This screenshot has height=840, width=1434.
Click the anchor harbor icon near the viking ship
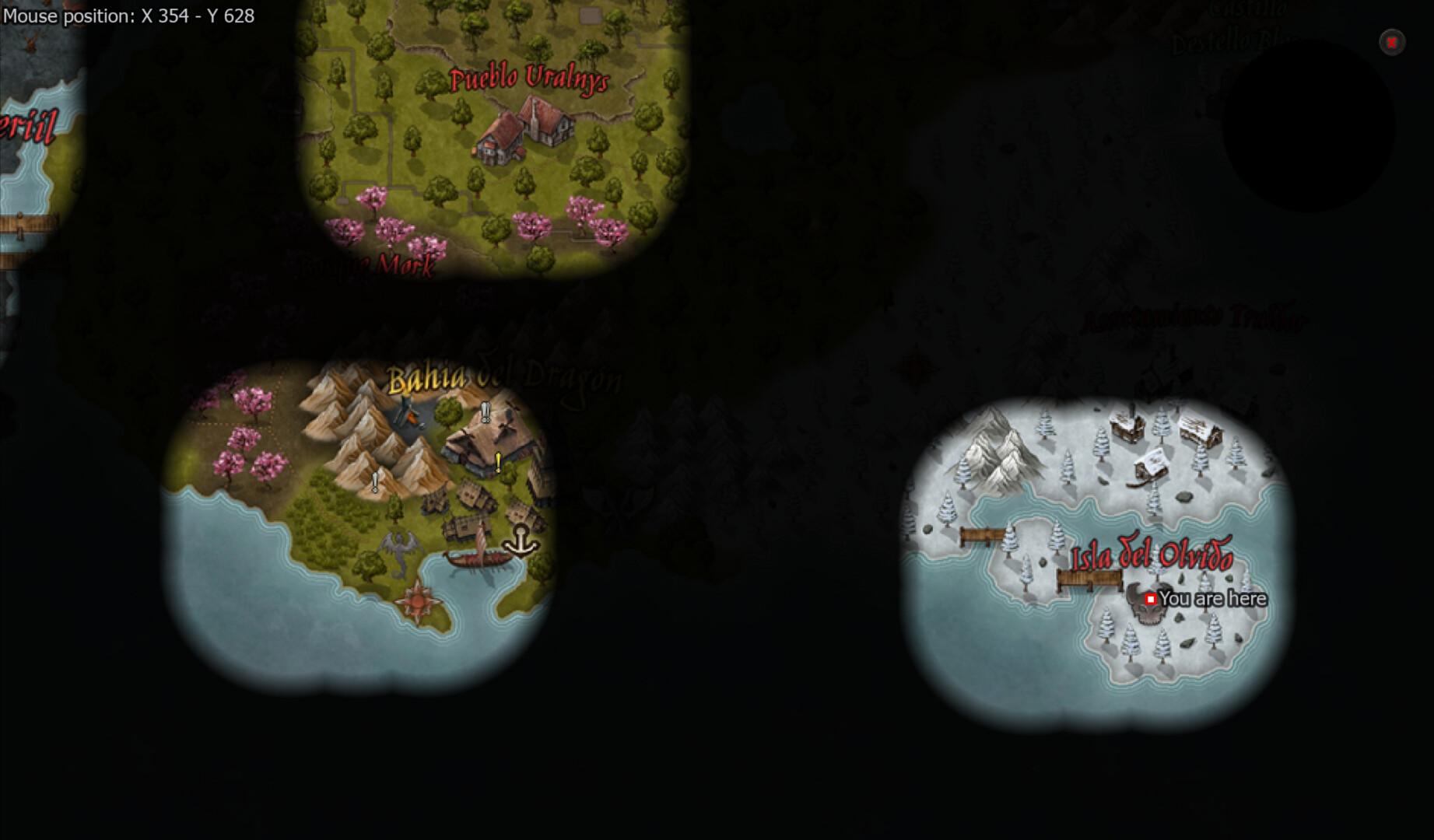coord(521,542)
